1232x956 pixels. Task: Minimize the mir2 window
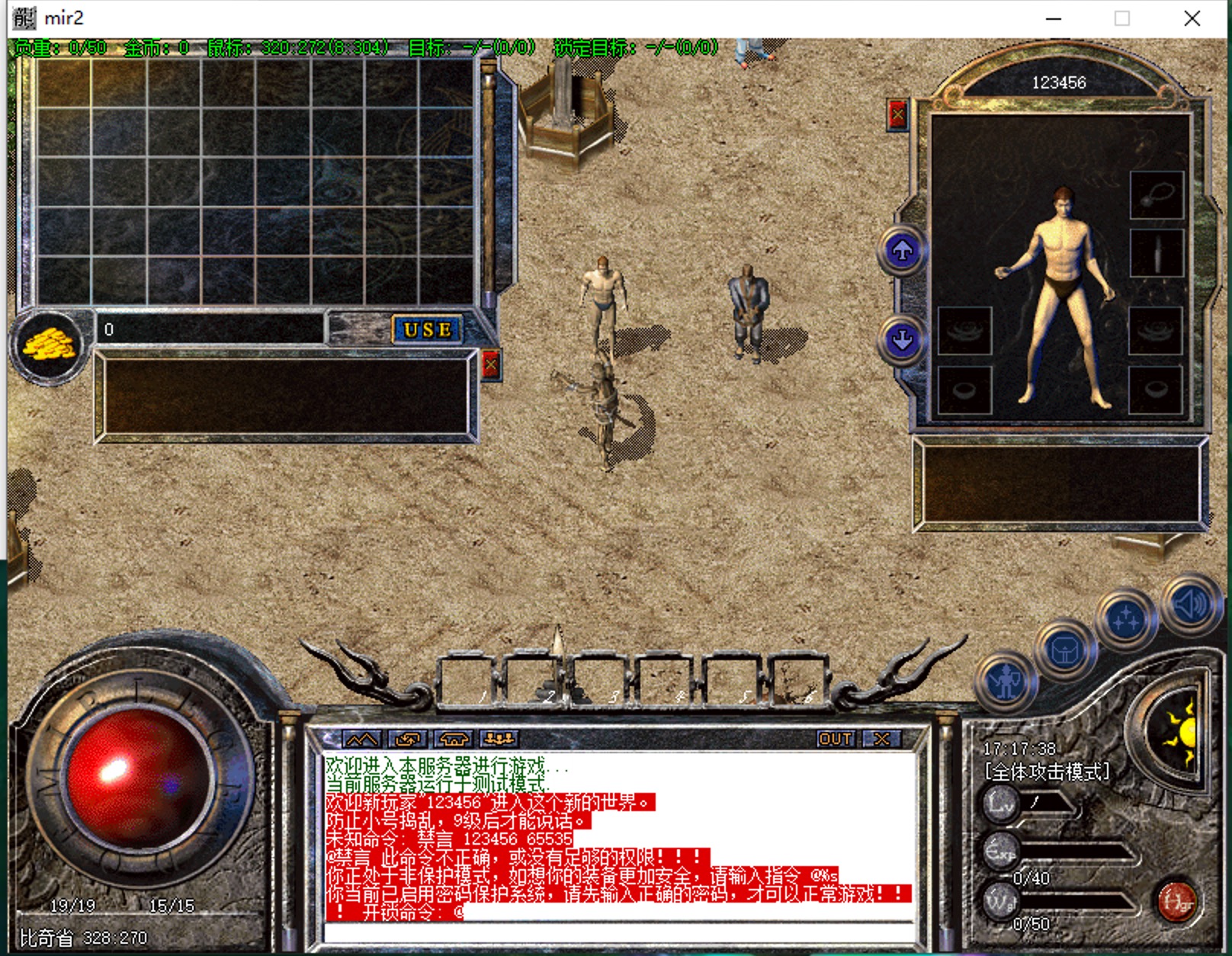point(1054,18)
